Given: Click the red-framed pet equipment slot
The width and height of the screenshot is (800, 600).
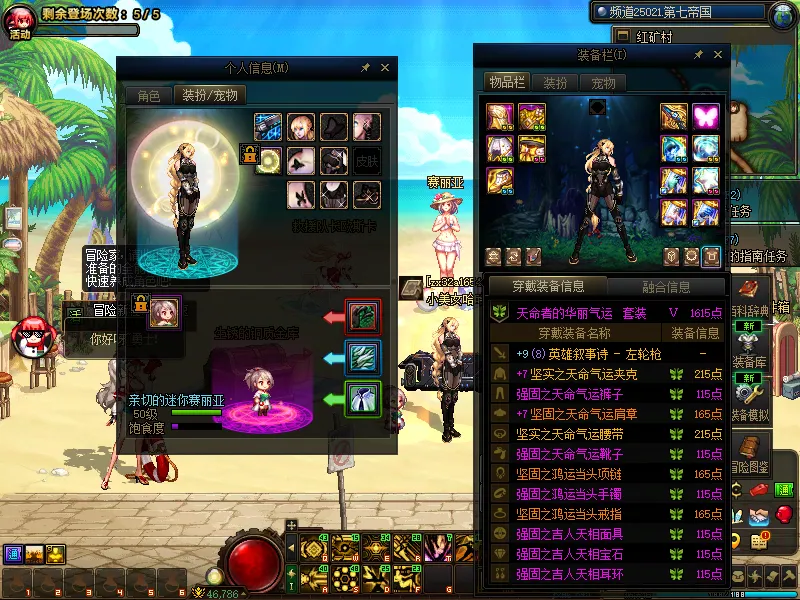Looking at the screenshot, I should click(x=361, y=316).
